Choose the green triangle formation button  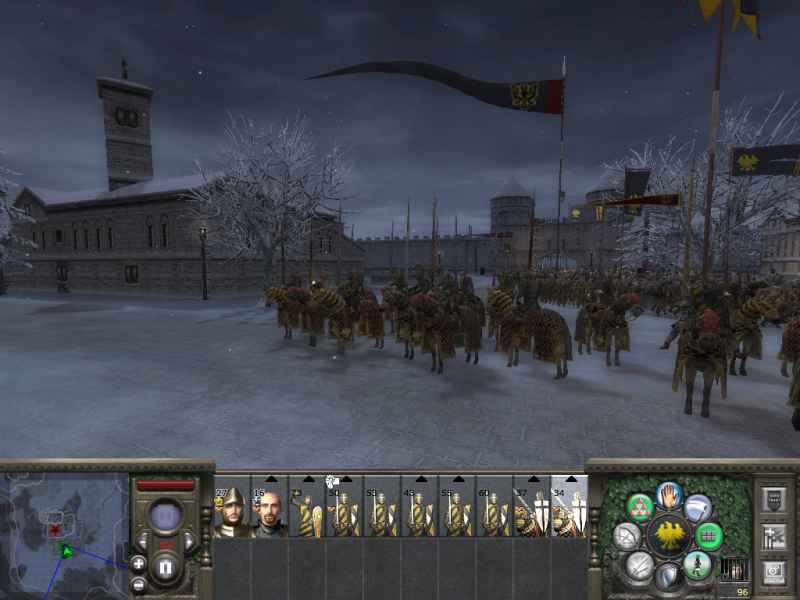640,507
